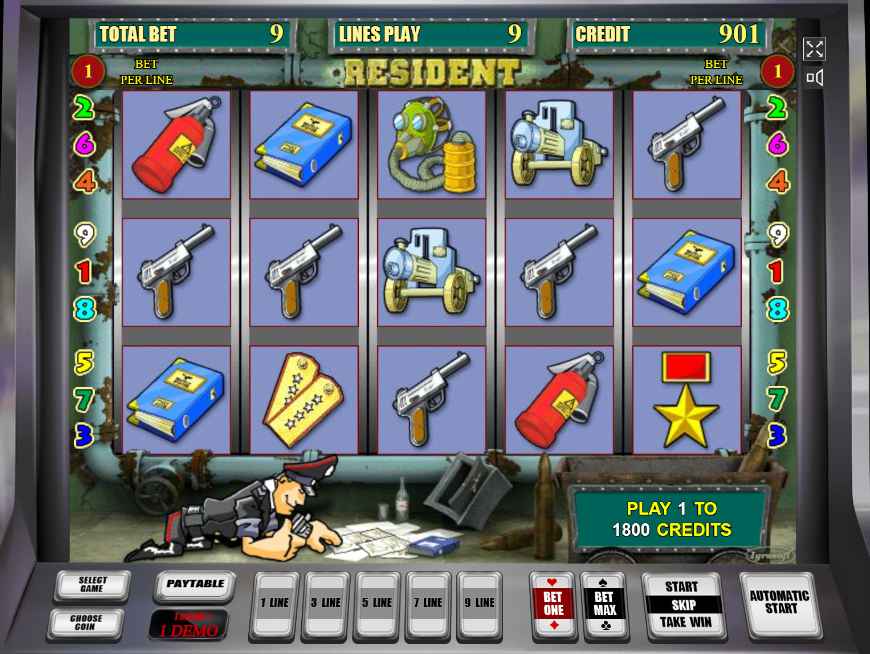Play all lines with 9 Line
Image resolution: width=870 pixels, height=654 pixels.
point(480,604)
